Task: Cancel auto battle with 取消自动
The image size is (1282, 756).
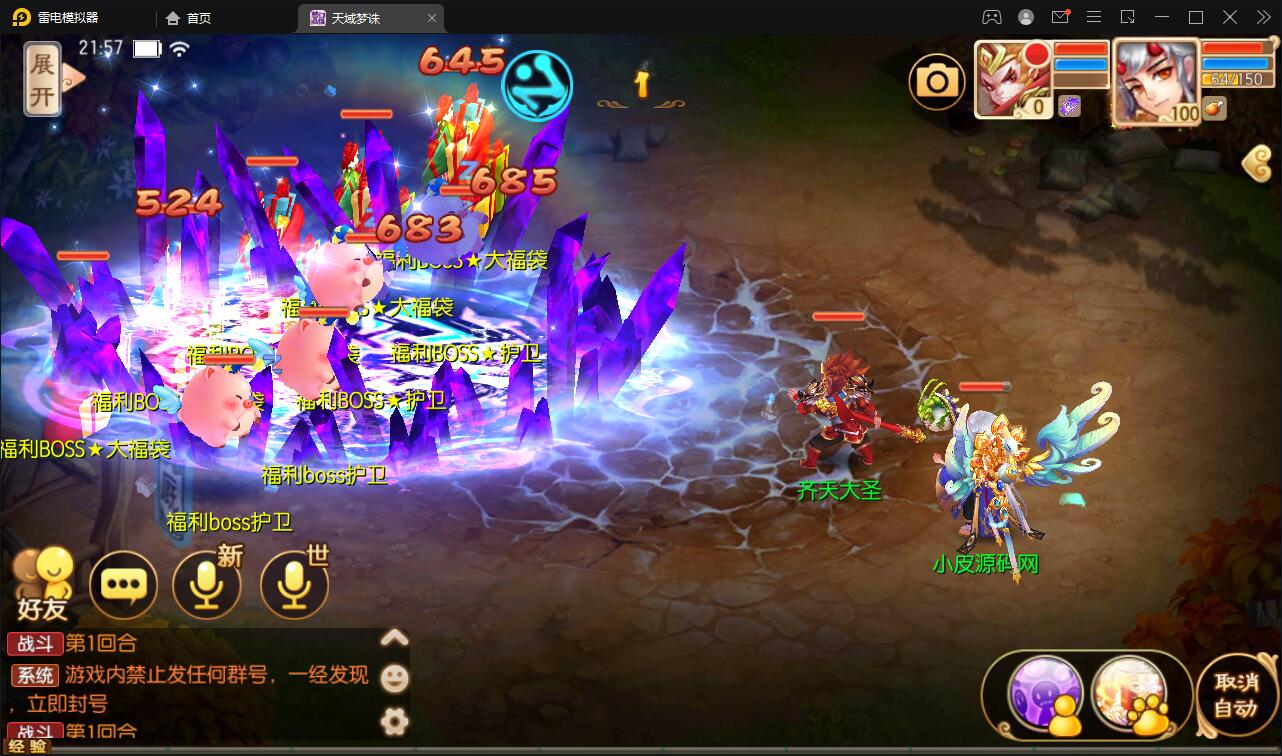Action: pos(1235,695)
